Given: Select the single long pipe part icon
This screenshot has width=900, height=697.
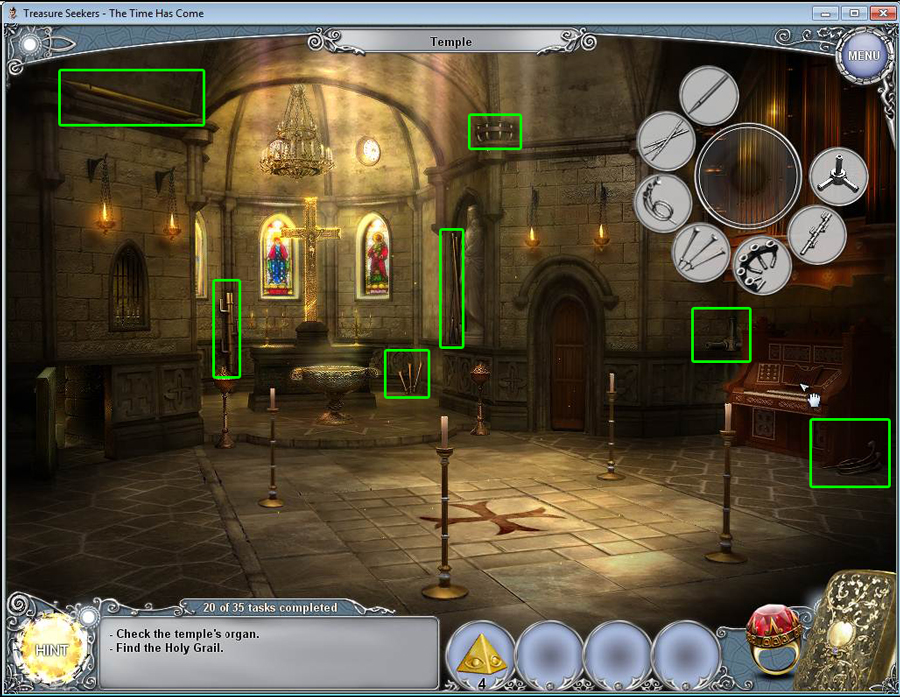Looking at the screenshot, I should [709, 97].
